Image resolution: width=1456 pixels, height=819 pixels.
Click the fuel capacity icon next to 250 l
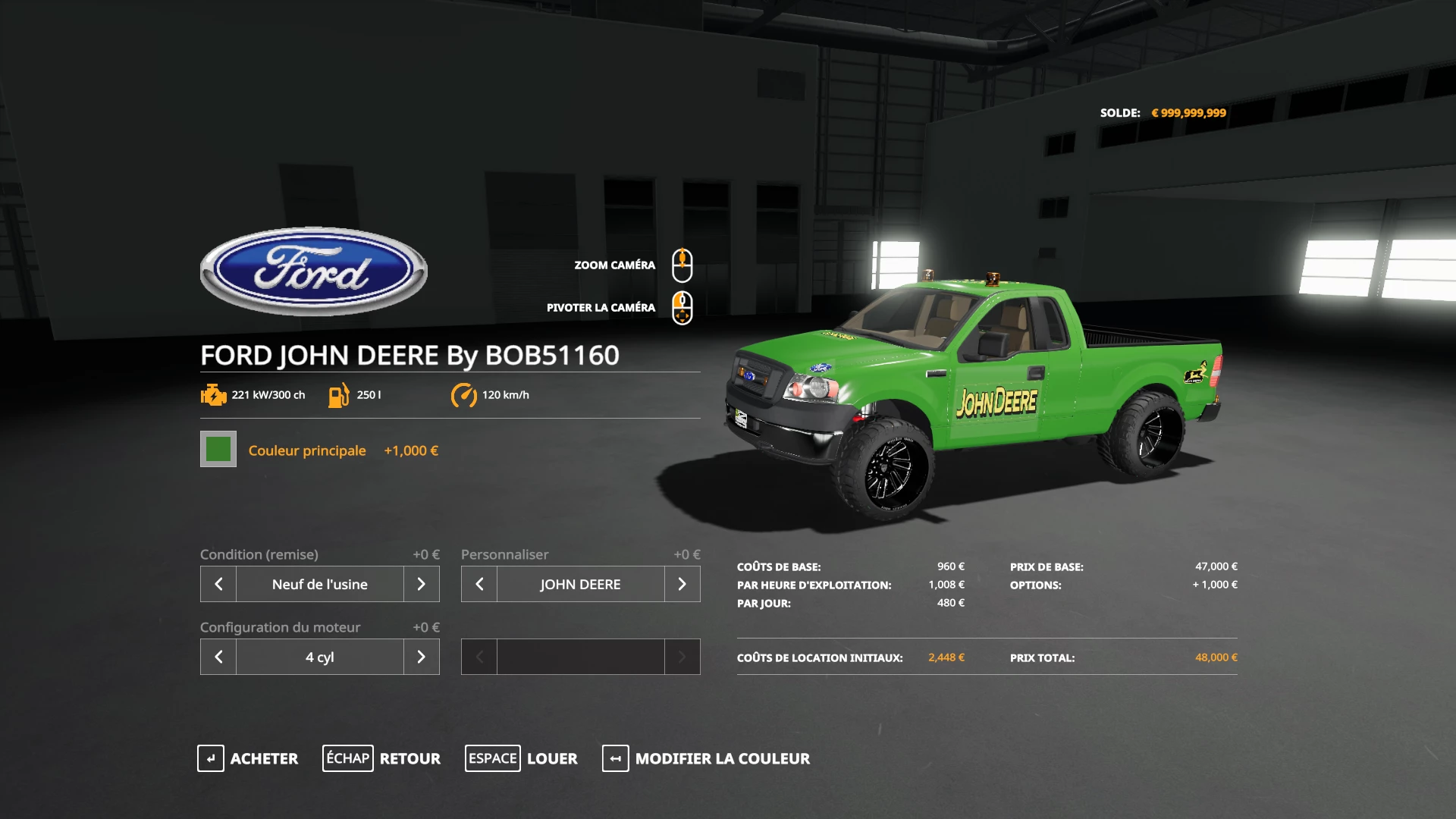point(339,394)
